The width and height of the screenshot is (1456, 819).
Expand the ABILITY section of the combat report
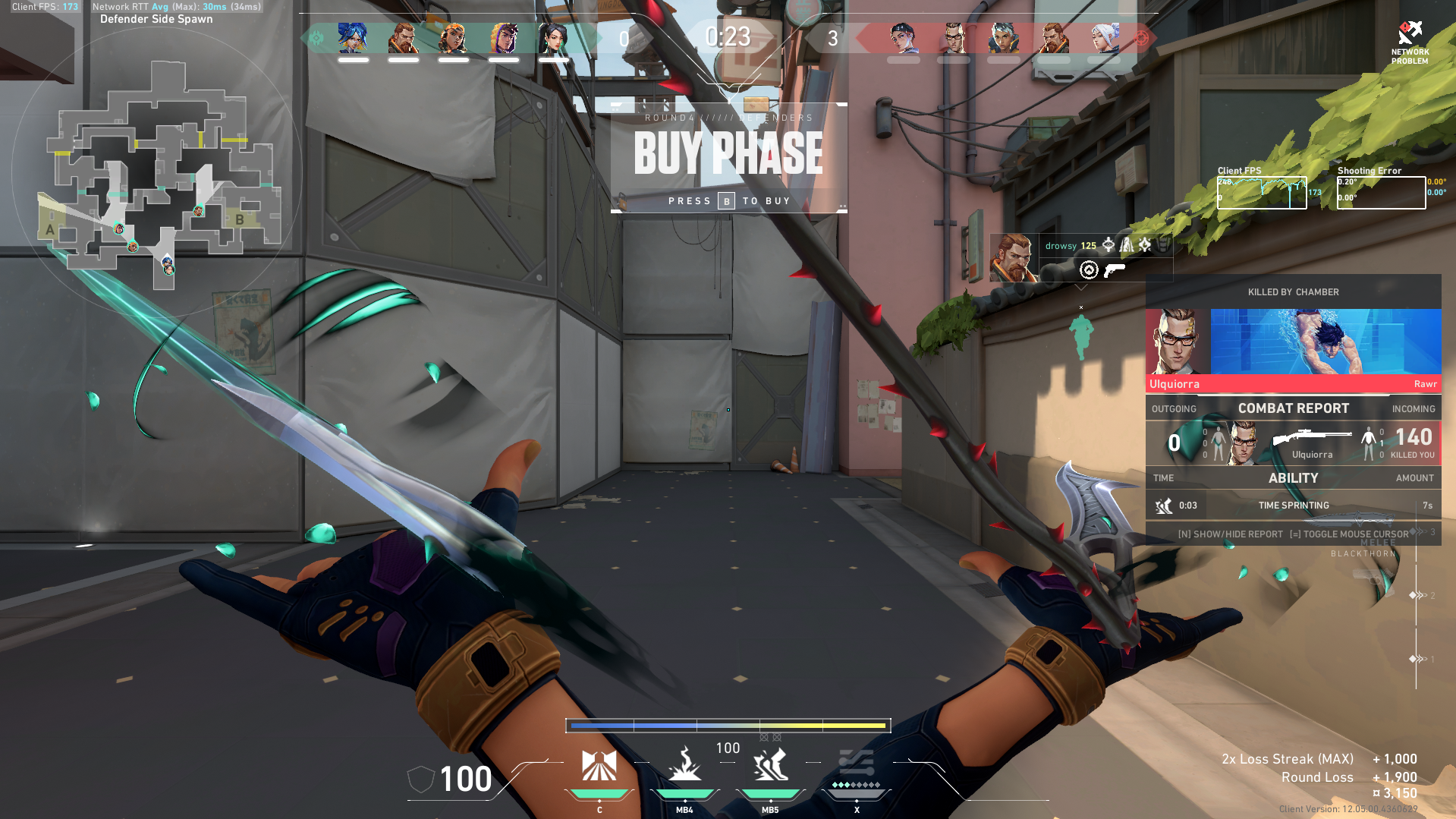point(1294,478)
